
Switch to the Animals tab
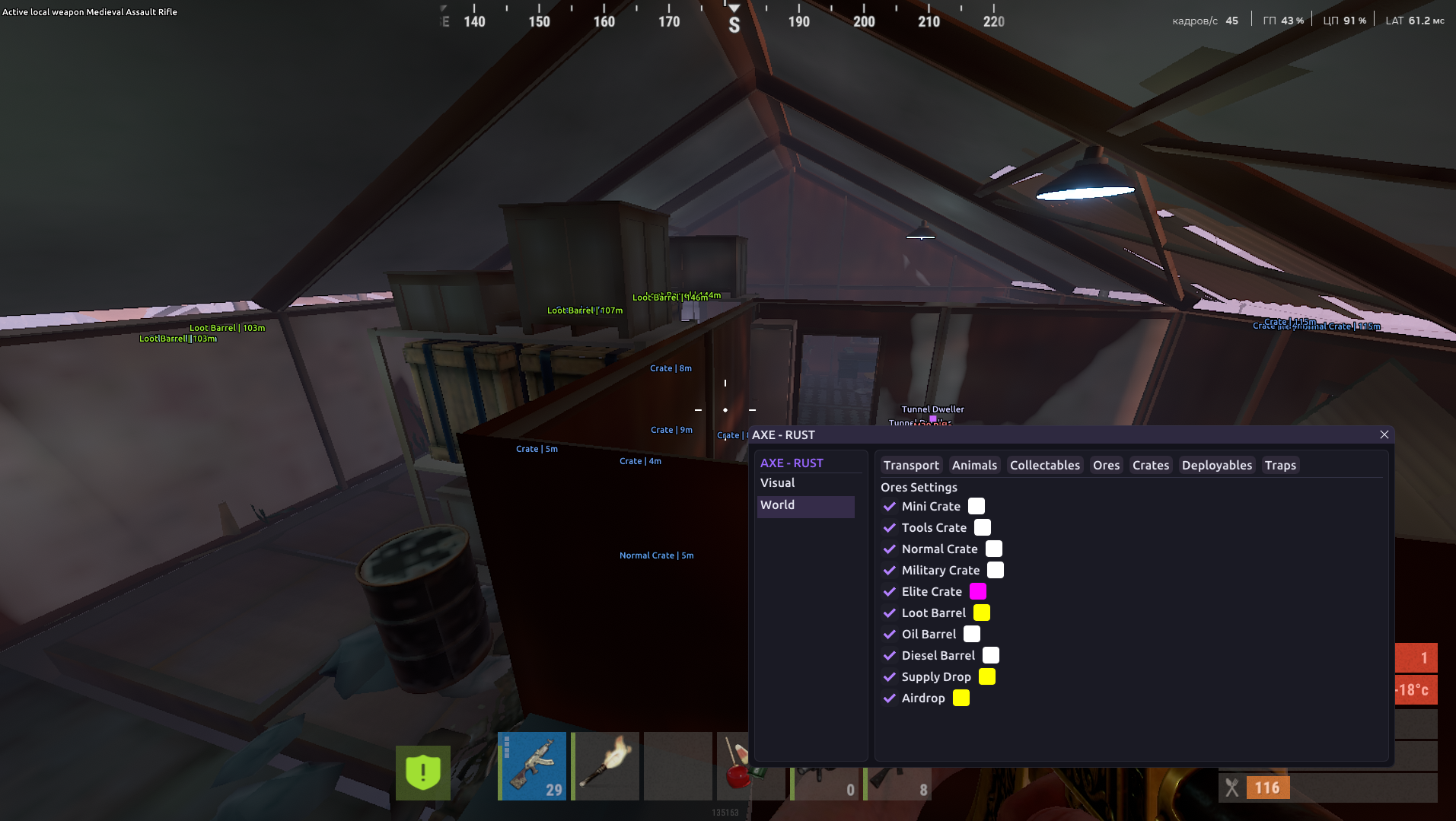click(974, 466)
